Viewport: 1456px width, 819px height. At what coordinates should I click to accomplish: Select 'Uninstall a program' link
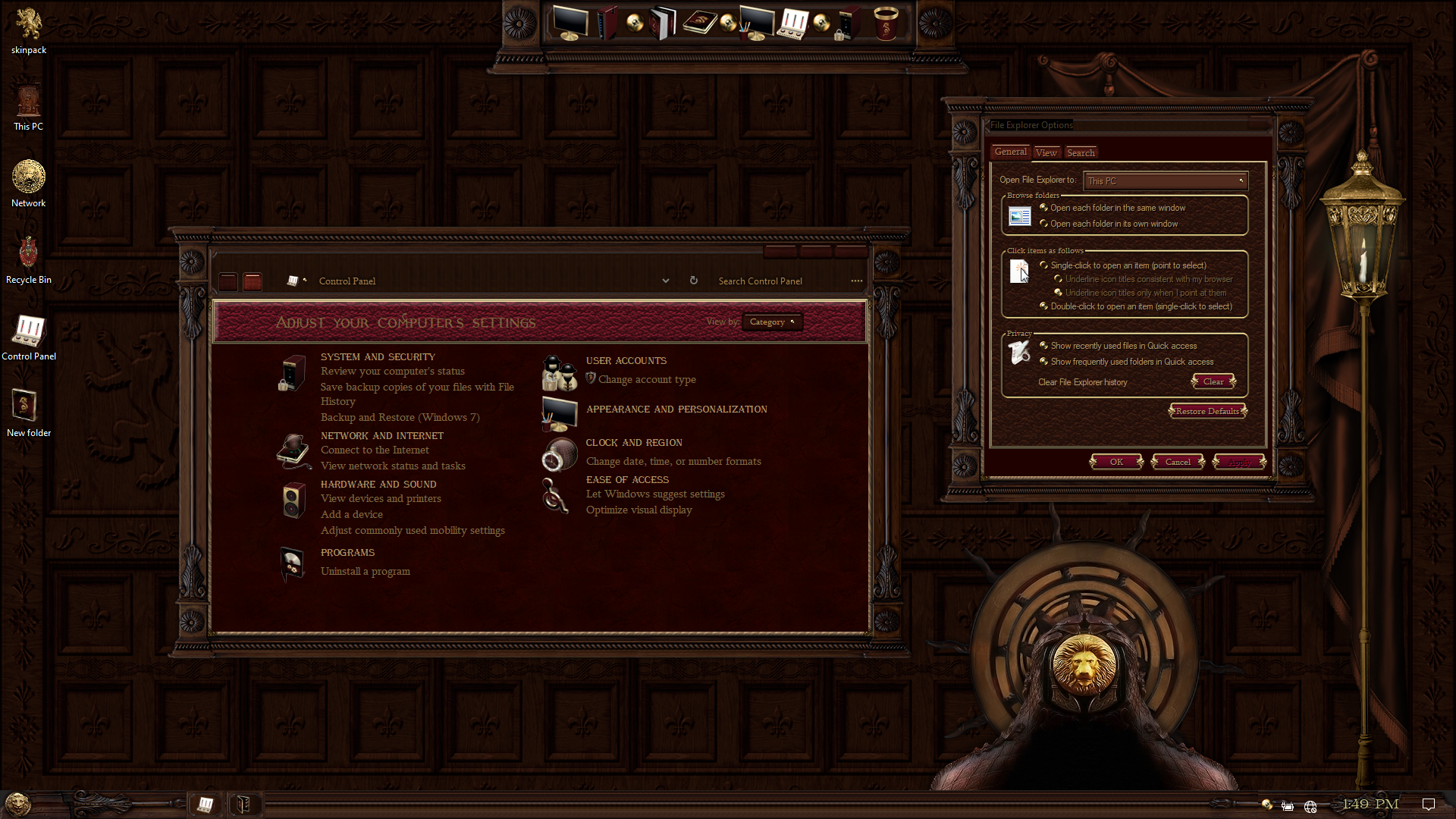coord(365,571)
